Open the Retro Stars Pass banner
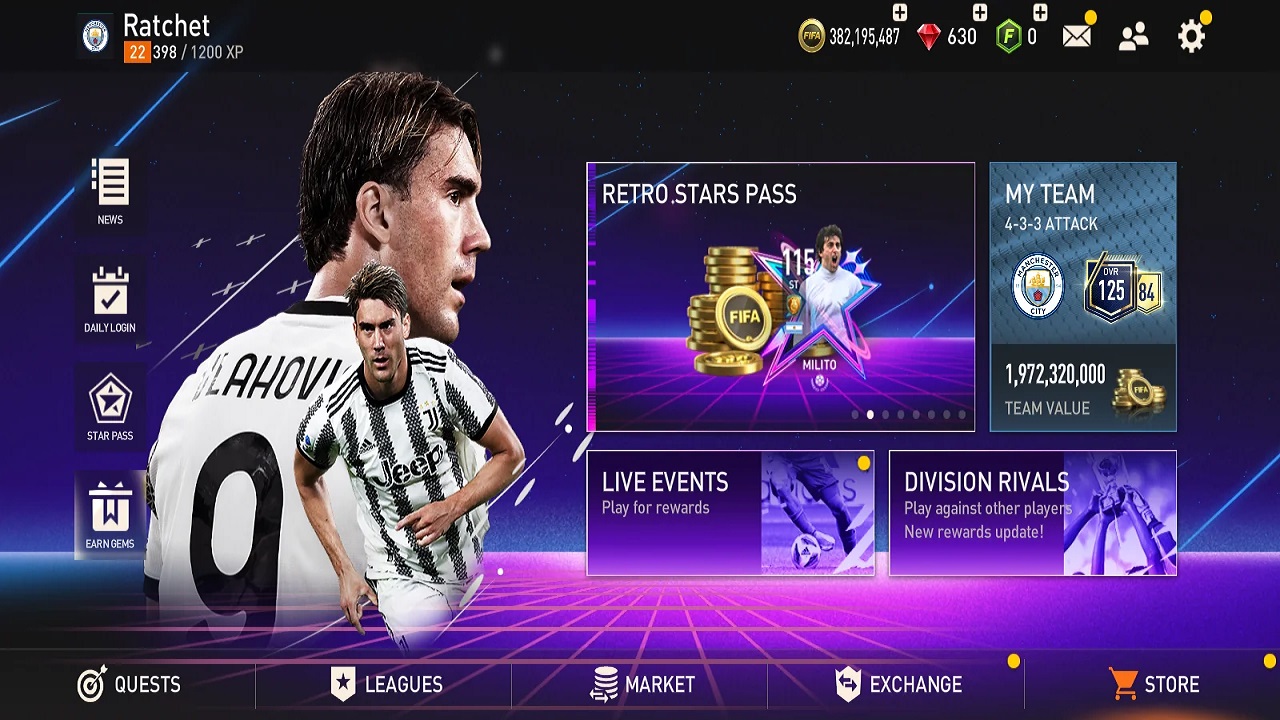 coord(780,295)
